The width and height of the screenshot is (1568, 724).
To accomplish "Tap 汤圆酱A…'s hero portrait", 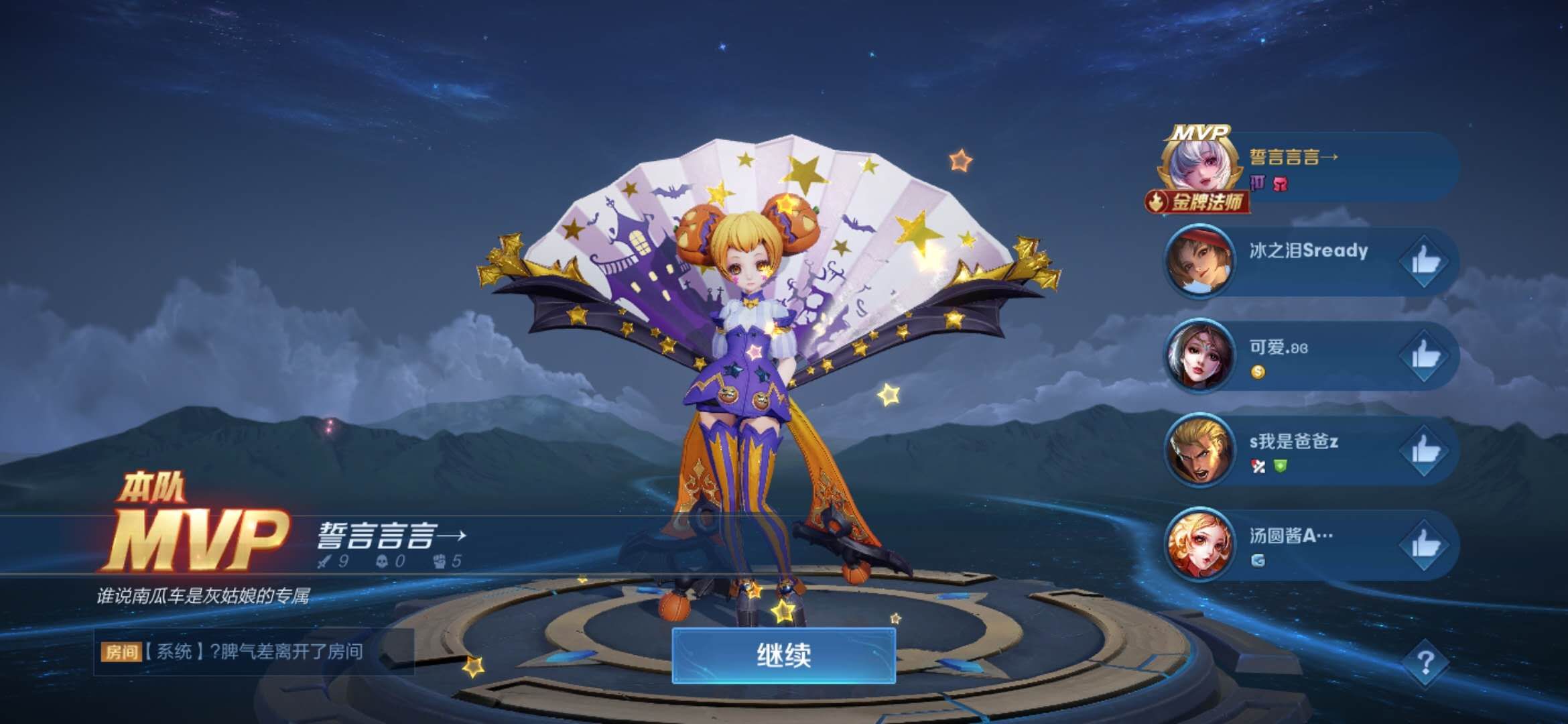I will tap(1199, 545).
